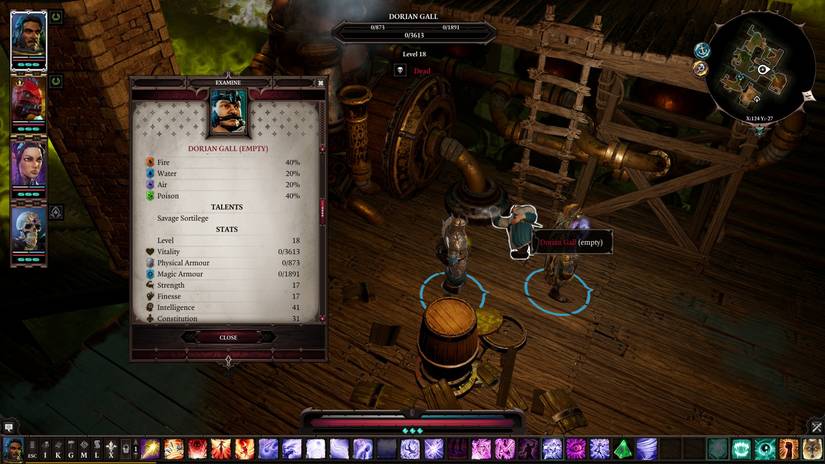Close the Examine window with the Close button
This screenshot has height=464, width=825.
click(228, 337)
